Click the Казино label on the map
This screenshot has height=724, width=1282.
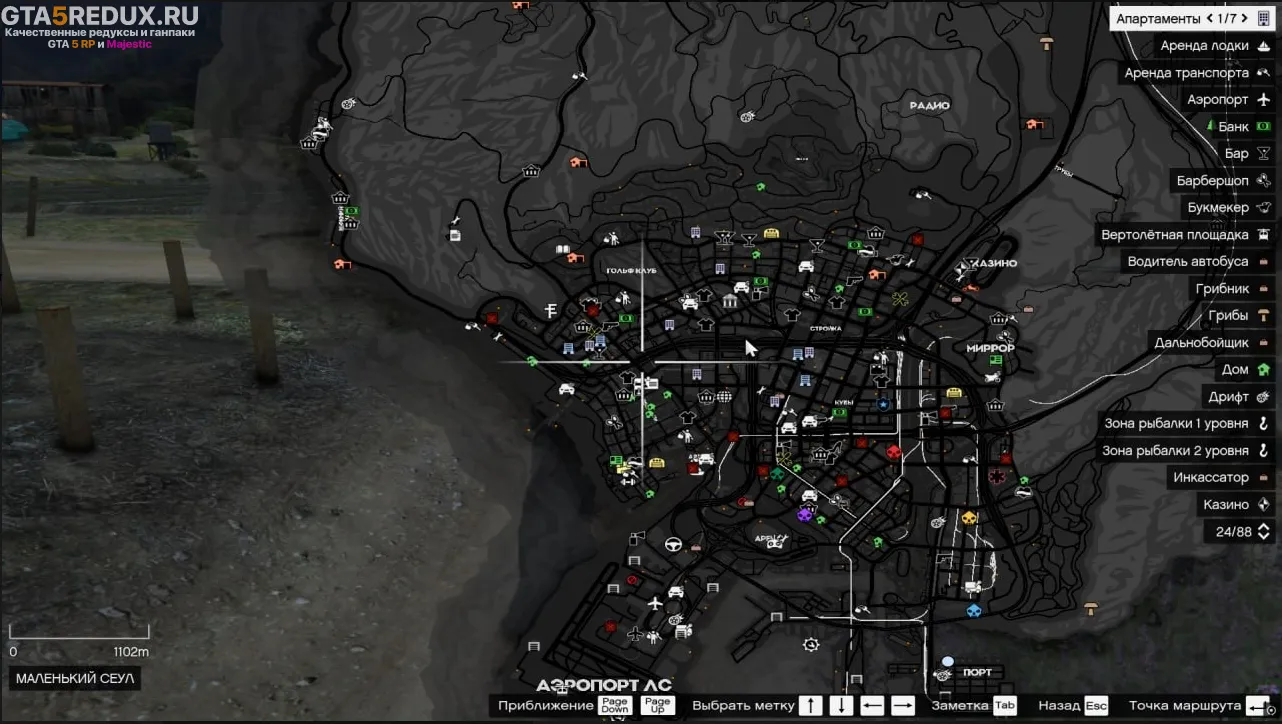(993, 263)
